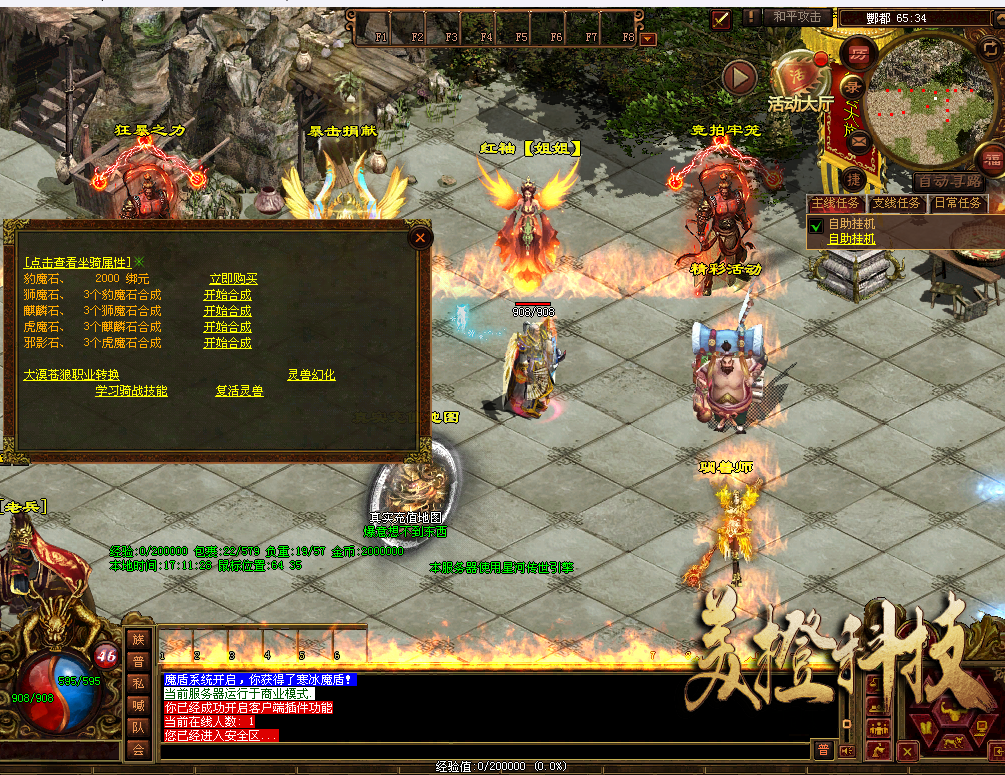This screenshot has height=775, width=1005.
Task: Select 学习骑战技能 option
Action: 131,391
